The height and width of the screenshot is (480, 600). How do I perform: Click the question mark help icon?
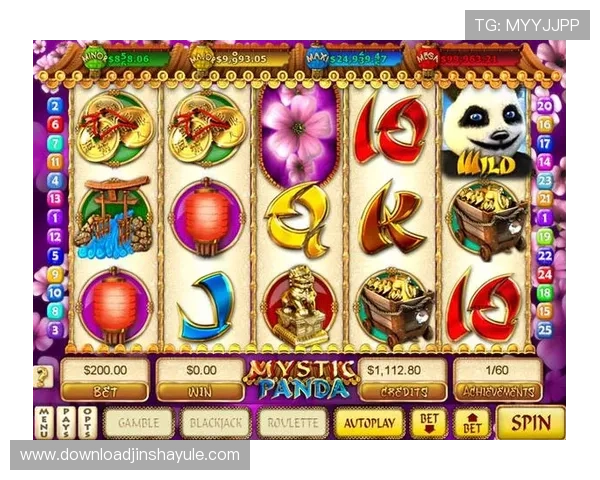pyautogui.click(x=43, y=377)
